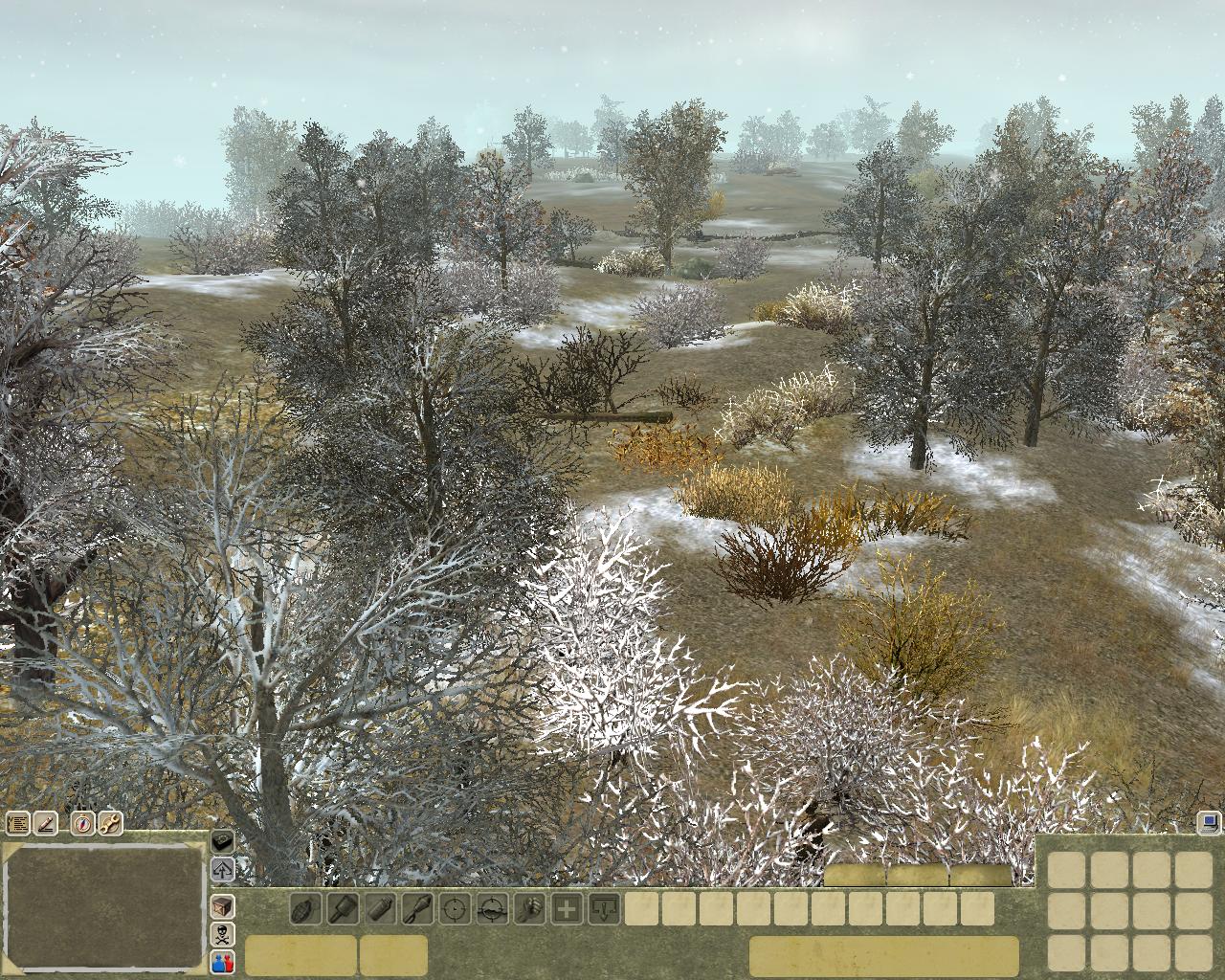This screenshot has height=980, width=1225.
Task: Pick the anti-tank grenade icon
Action: point(417,908)
